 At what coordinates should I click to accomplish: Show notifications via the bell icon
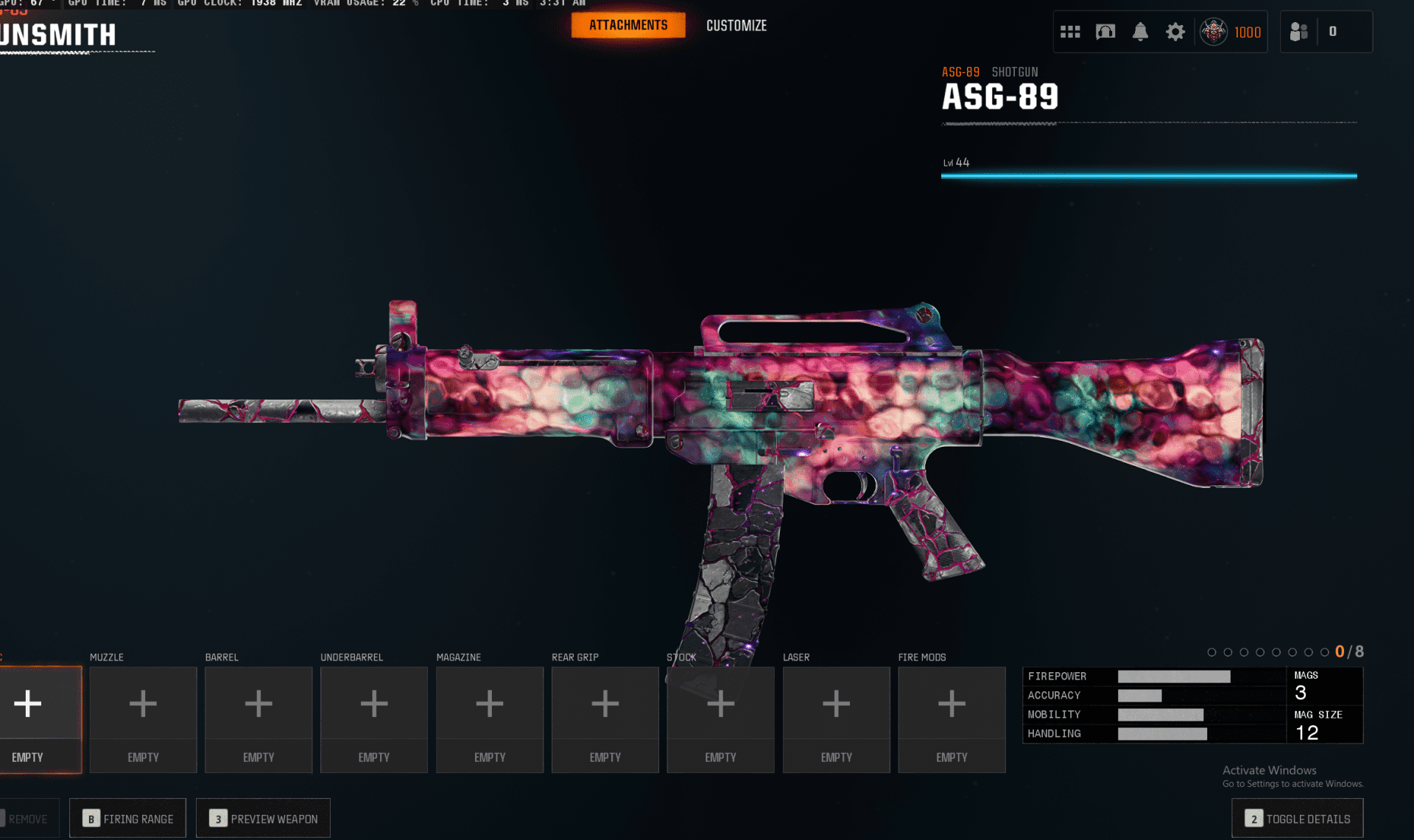(1140, 32)
